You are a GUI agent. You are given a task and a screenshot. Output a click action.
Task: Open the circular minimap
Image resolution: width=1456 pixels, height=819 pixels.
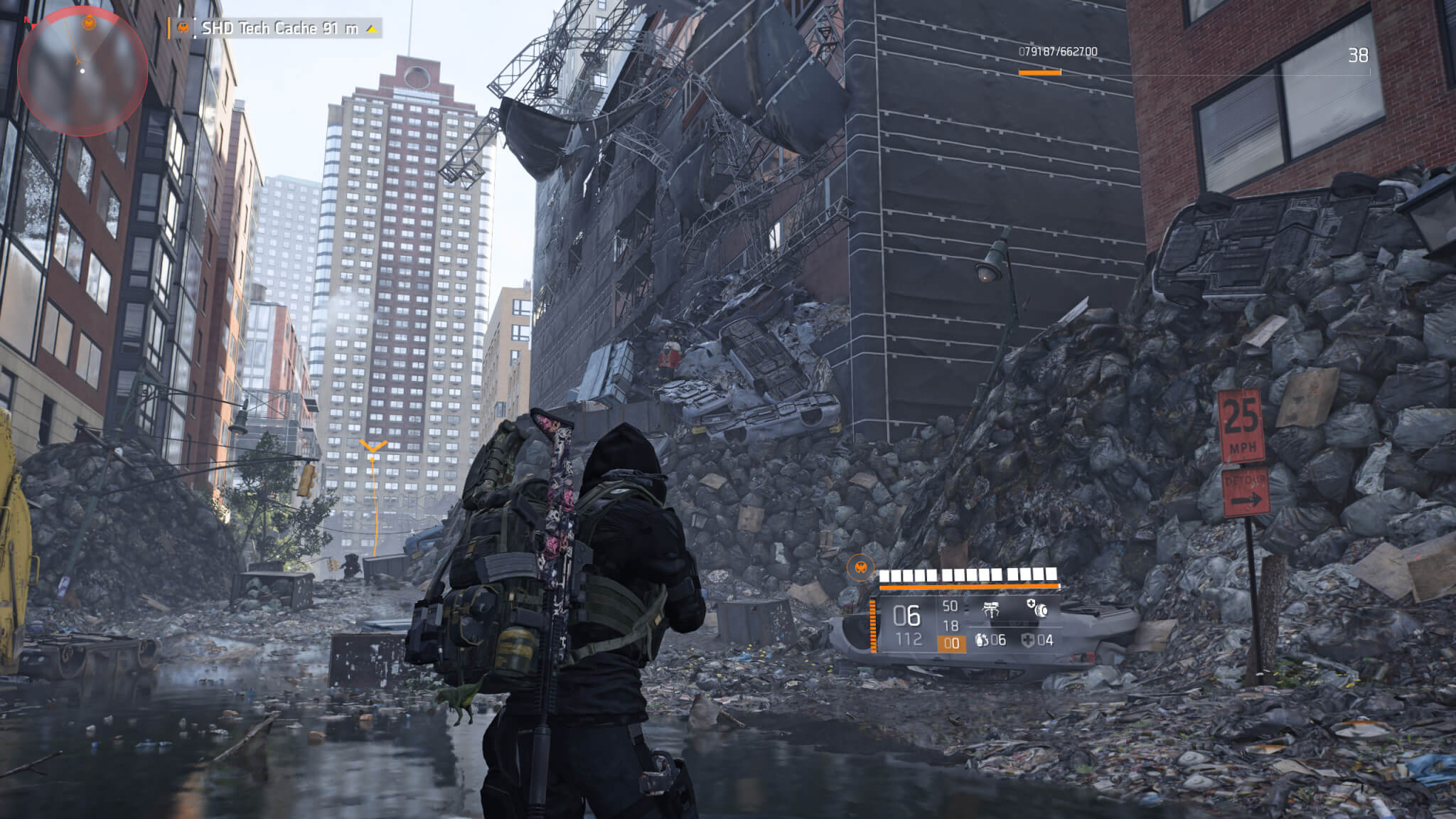(82, 71)
